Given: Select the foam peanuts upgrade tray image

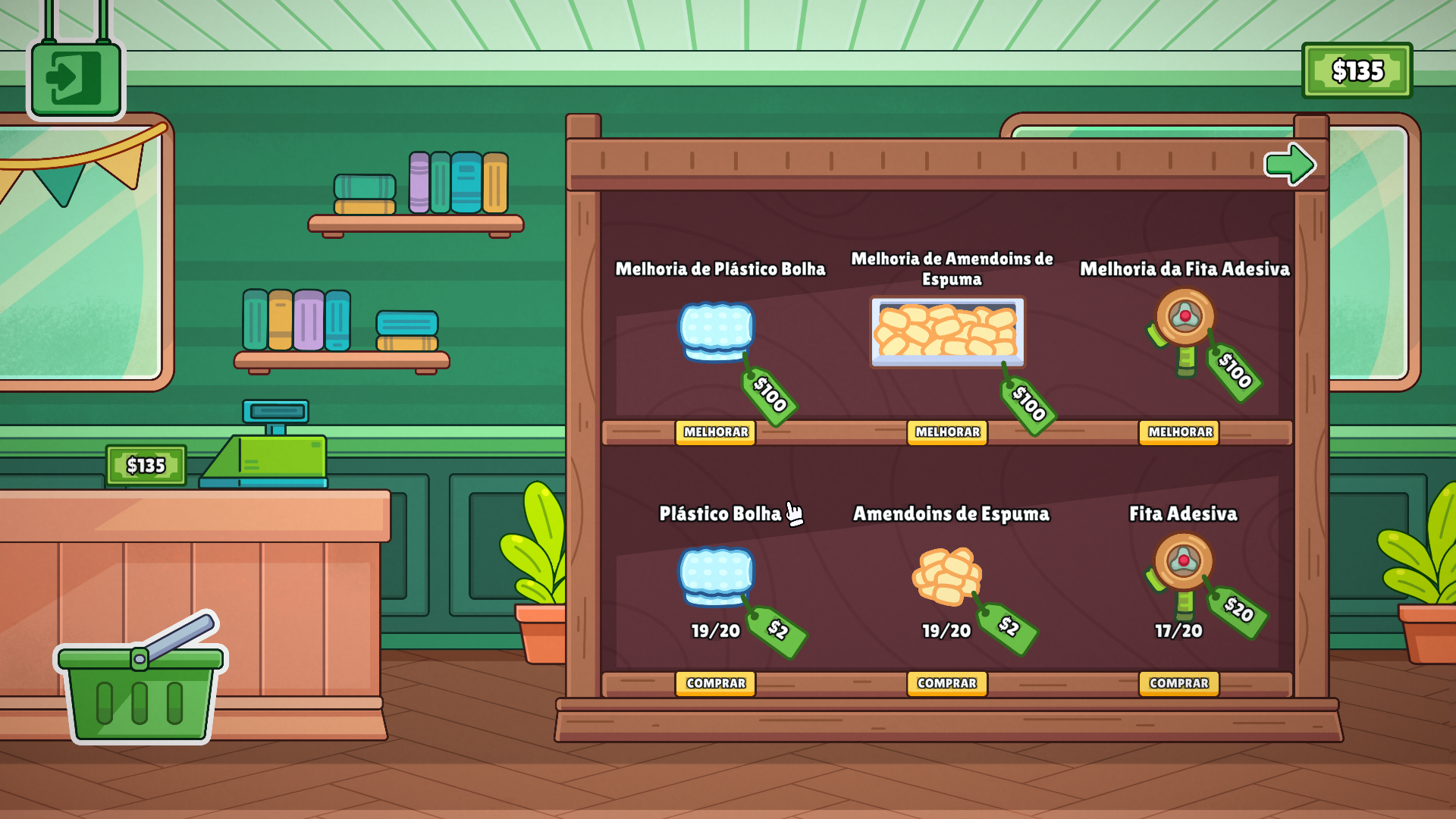Looking at the screenshot, I should [x=947, y=332].
